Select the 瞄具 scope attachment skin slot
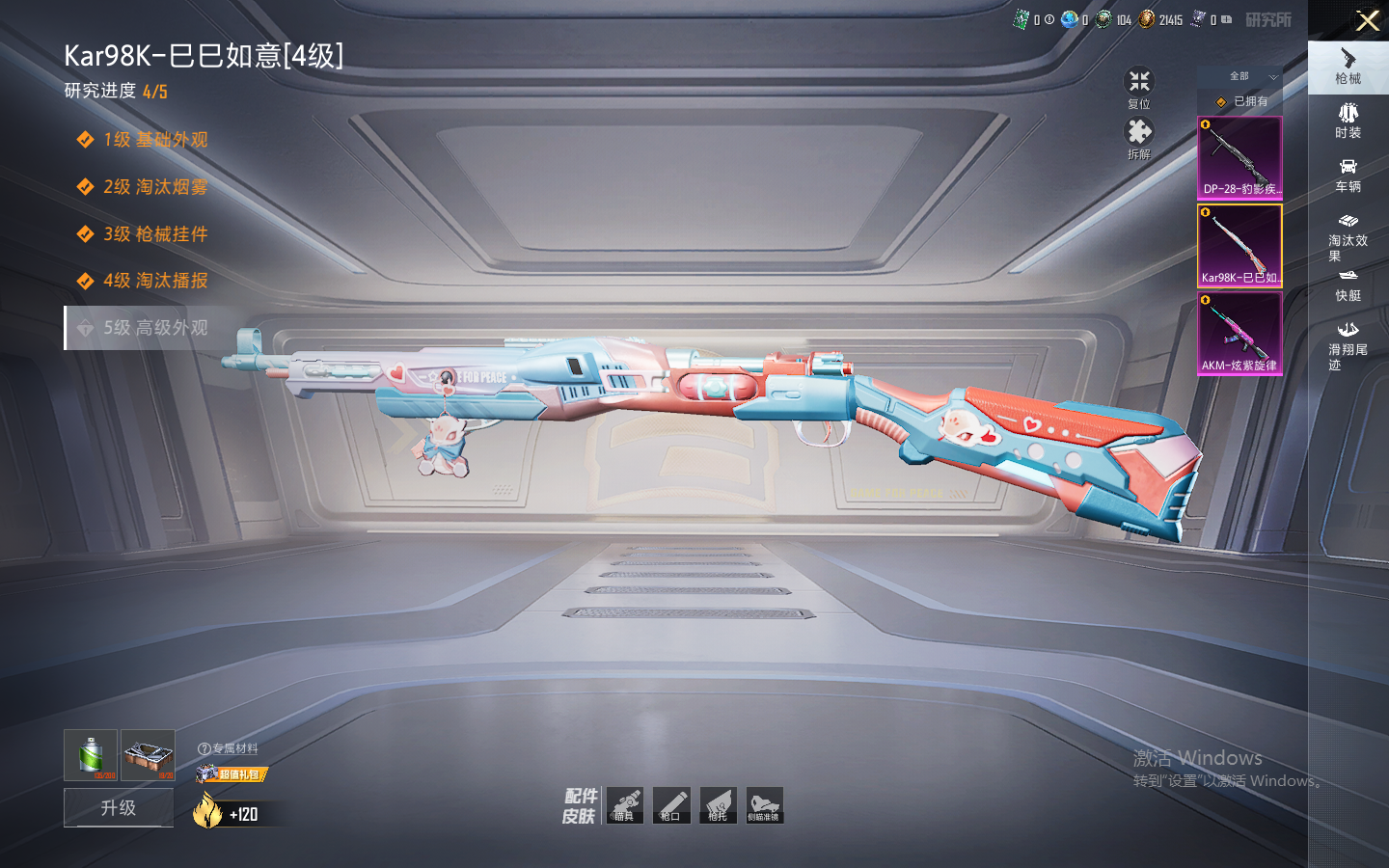Image resolution: width=1389 pixels, height=868 pixels. tap(624, 805)
